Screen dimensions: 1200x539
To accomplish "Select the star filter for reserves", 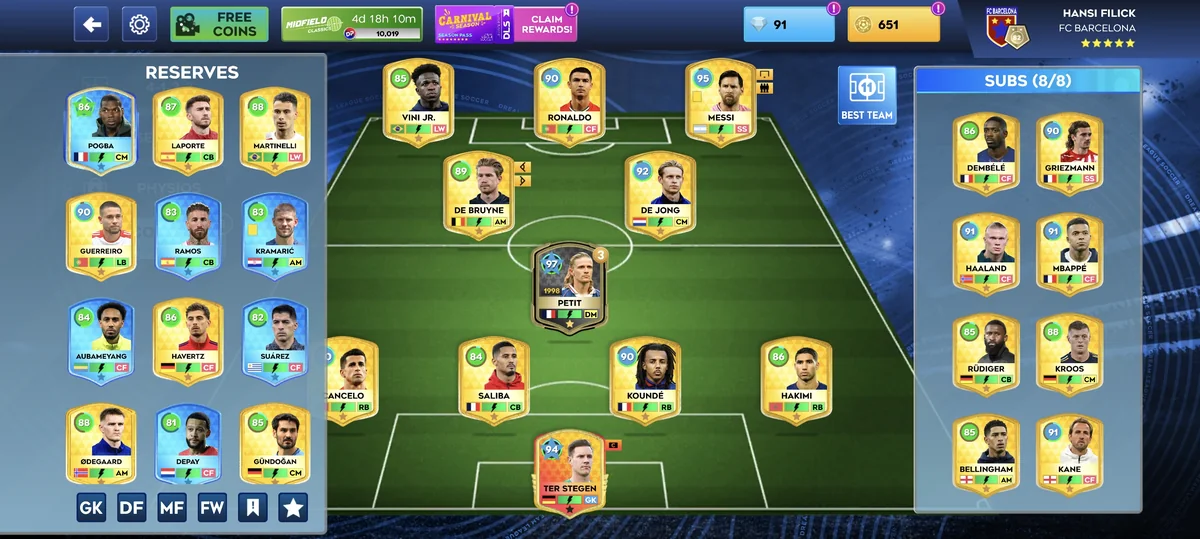I will pos(293,508).
